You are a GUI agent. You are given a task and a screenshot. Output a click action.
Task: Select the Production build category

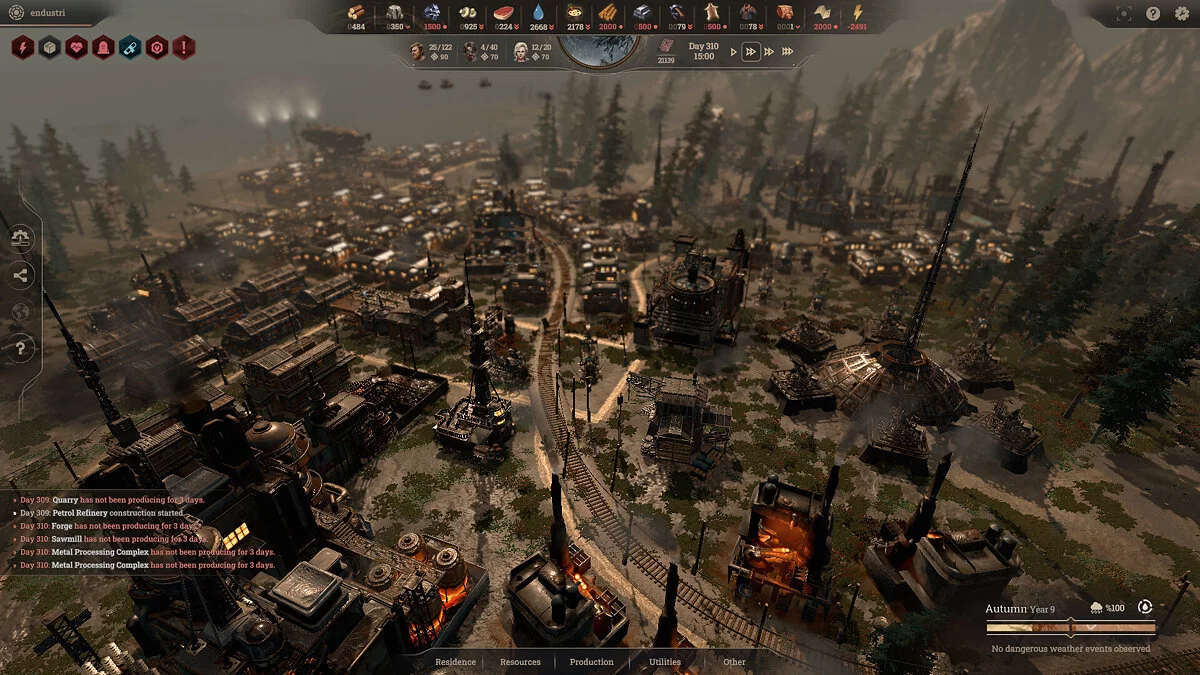(591, 662)
